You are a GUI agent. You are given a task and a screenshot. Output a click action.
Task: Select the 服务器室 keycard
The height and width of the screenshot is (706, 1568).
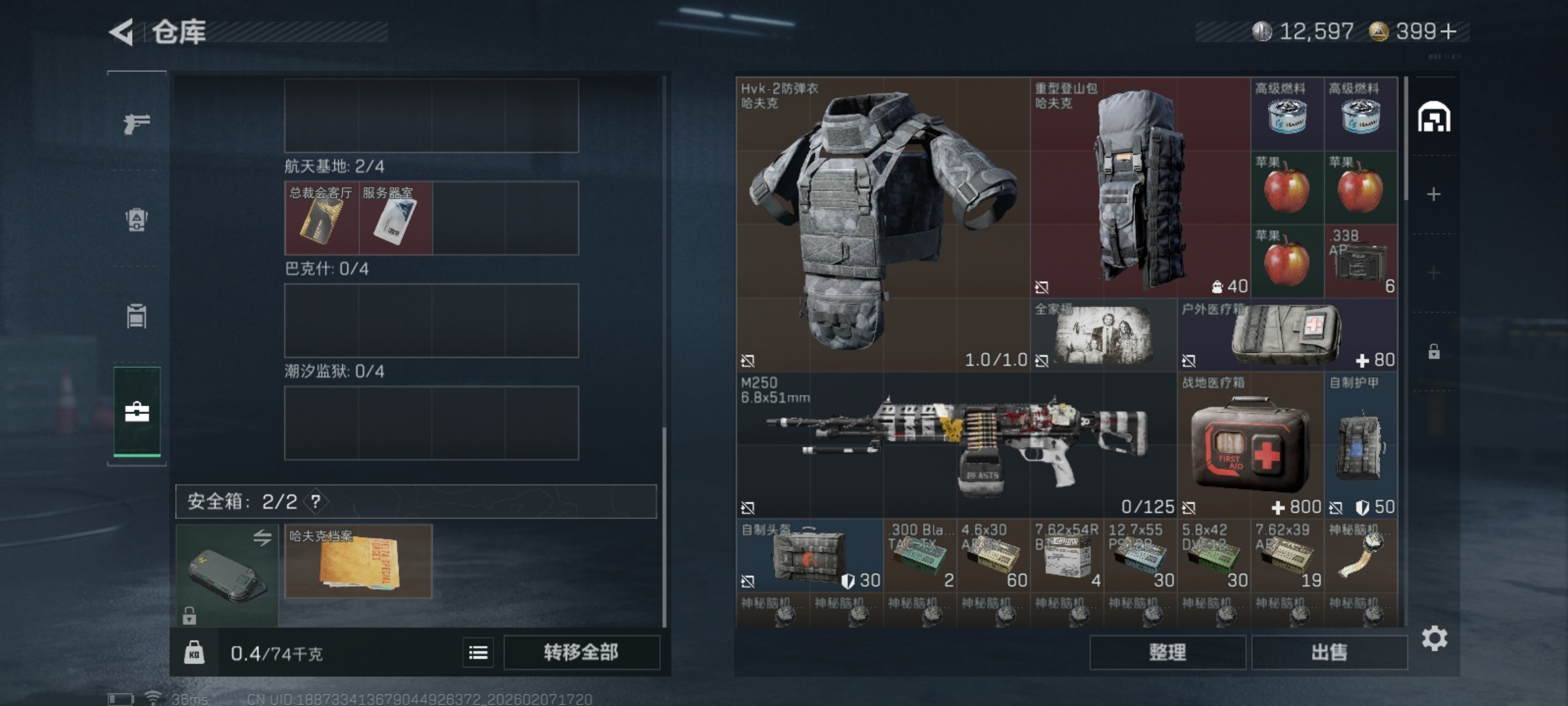coord(395,218)
